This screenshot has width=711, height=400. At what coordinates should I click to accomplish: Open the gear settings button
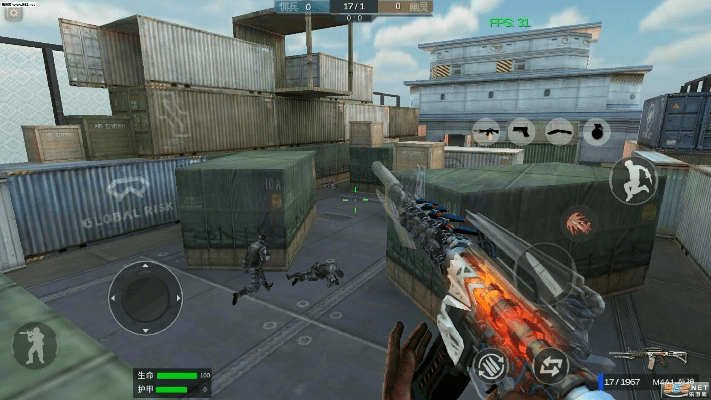click(x=14, y=14)
